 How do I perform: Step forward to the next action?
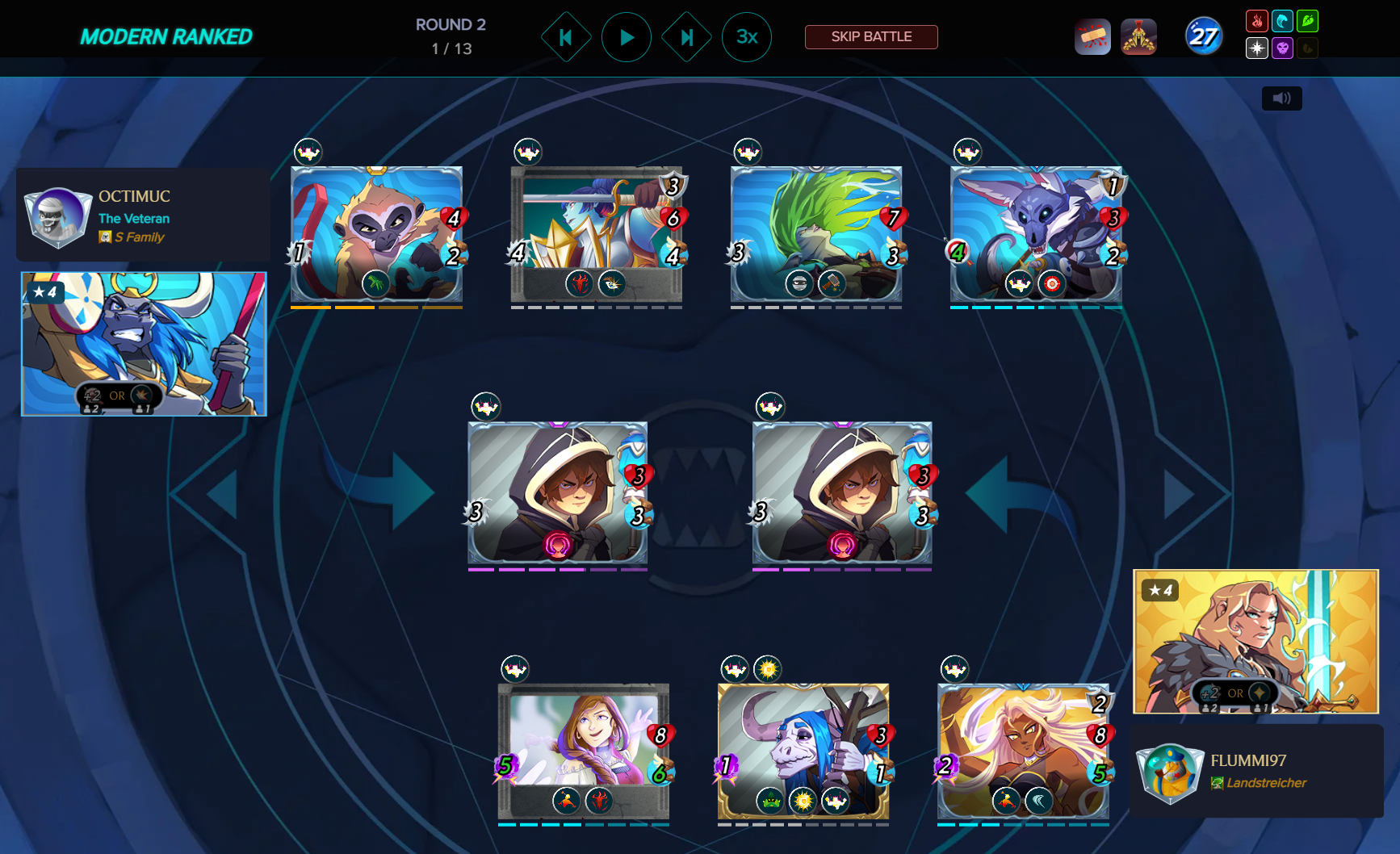[686, 37]
